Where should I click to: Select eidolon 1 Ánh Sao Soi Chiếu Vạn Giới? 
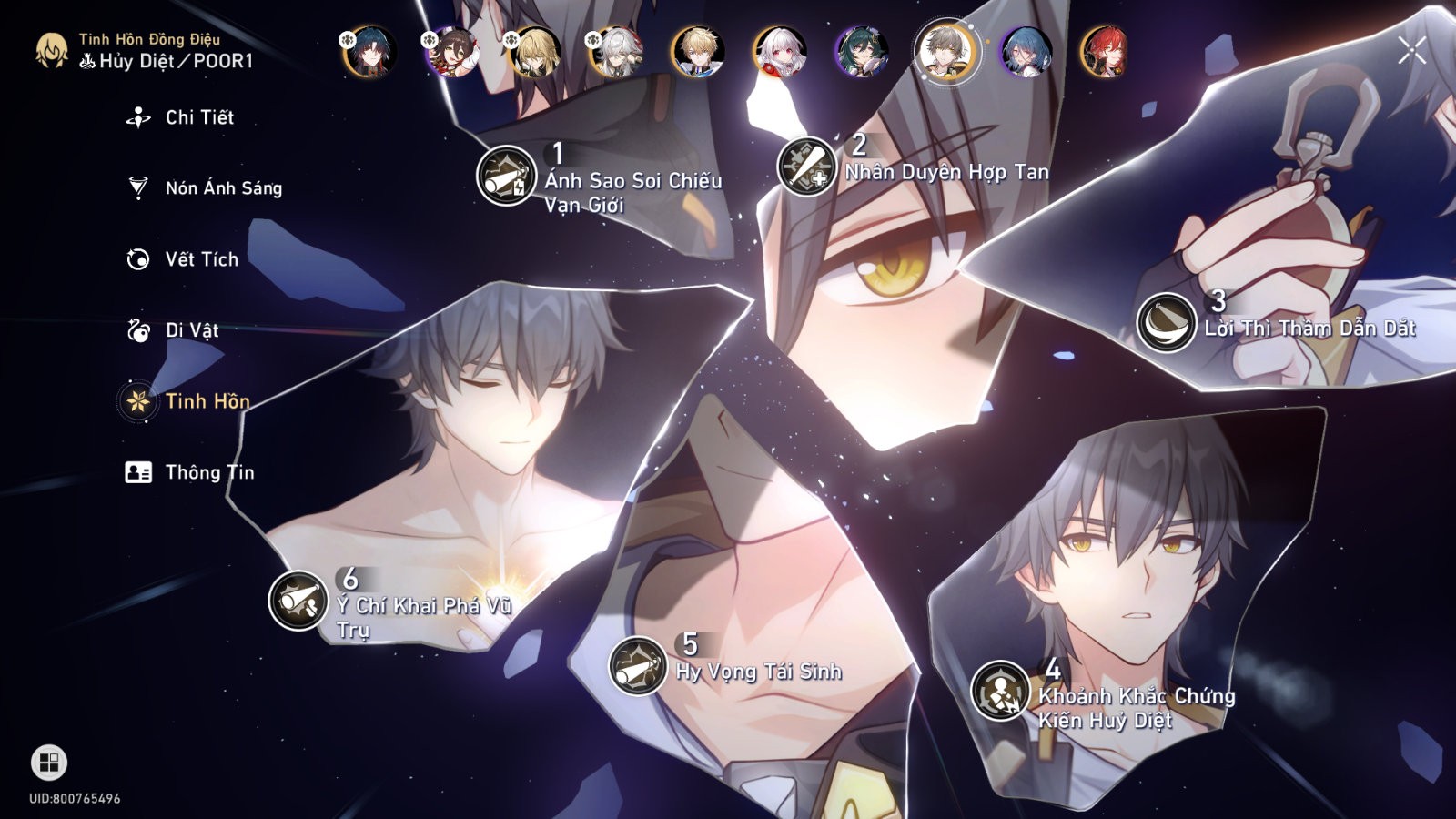point(506,176)
